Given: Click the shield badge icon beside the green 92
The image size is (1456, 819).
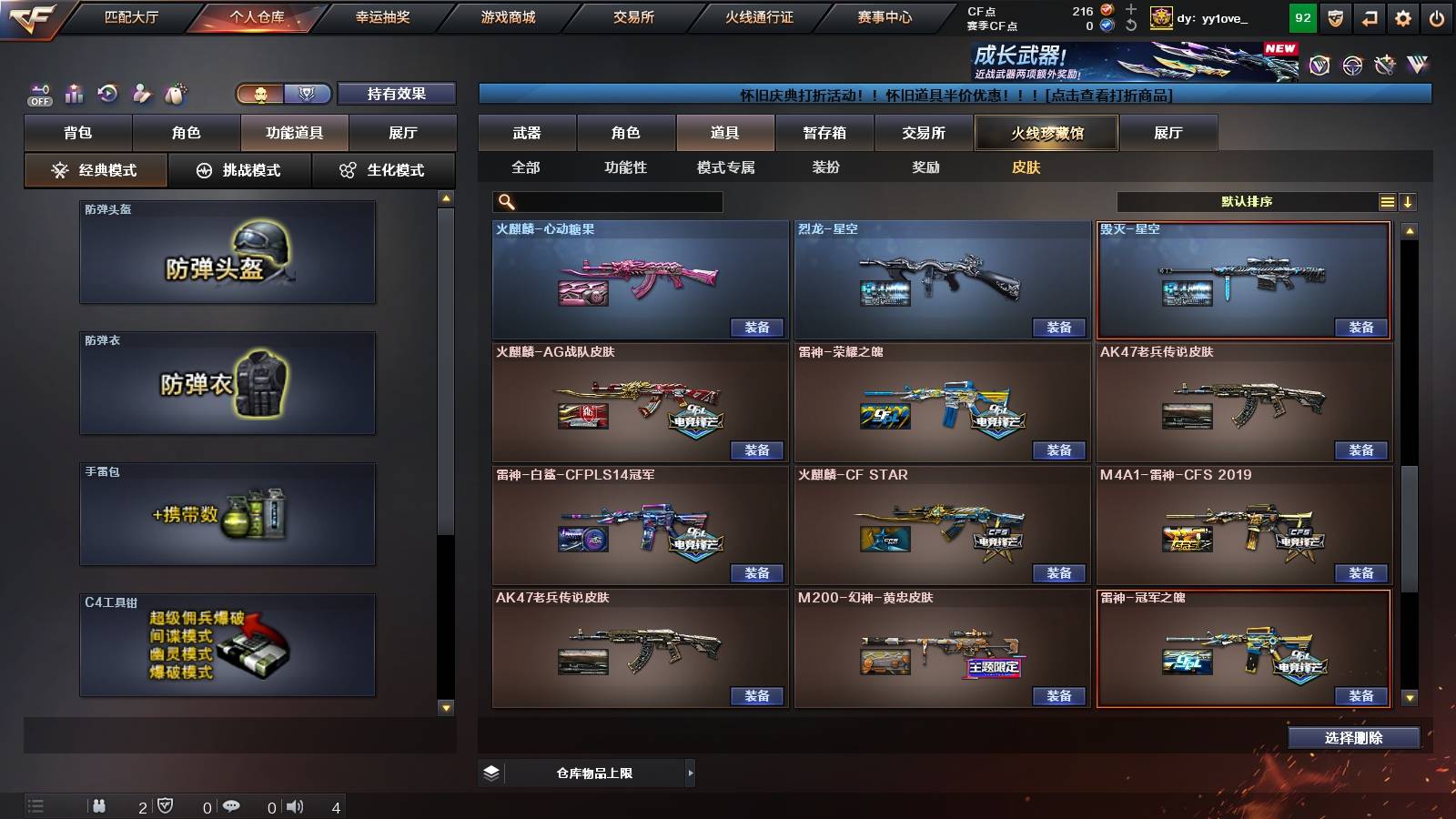Looking at the screenshot, I should click(x=1334, y=16).
